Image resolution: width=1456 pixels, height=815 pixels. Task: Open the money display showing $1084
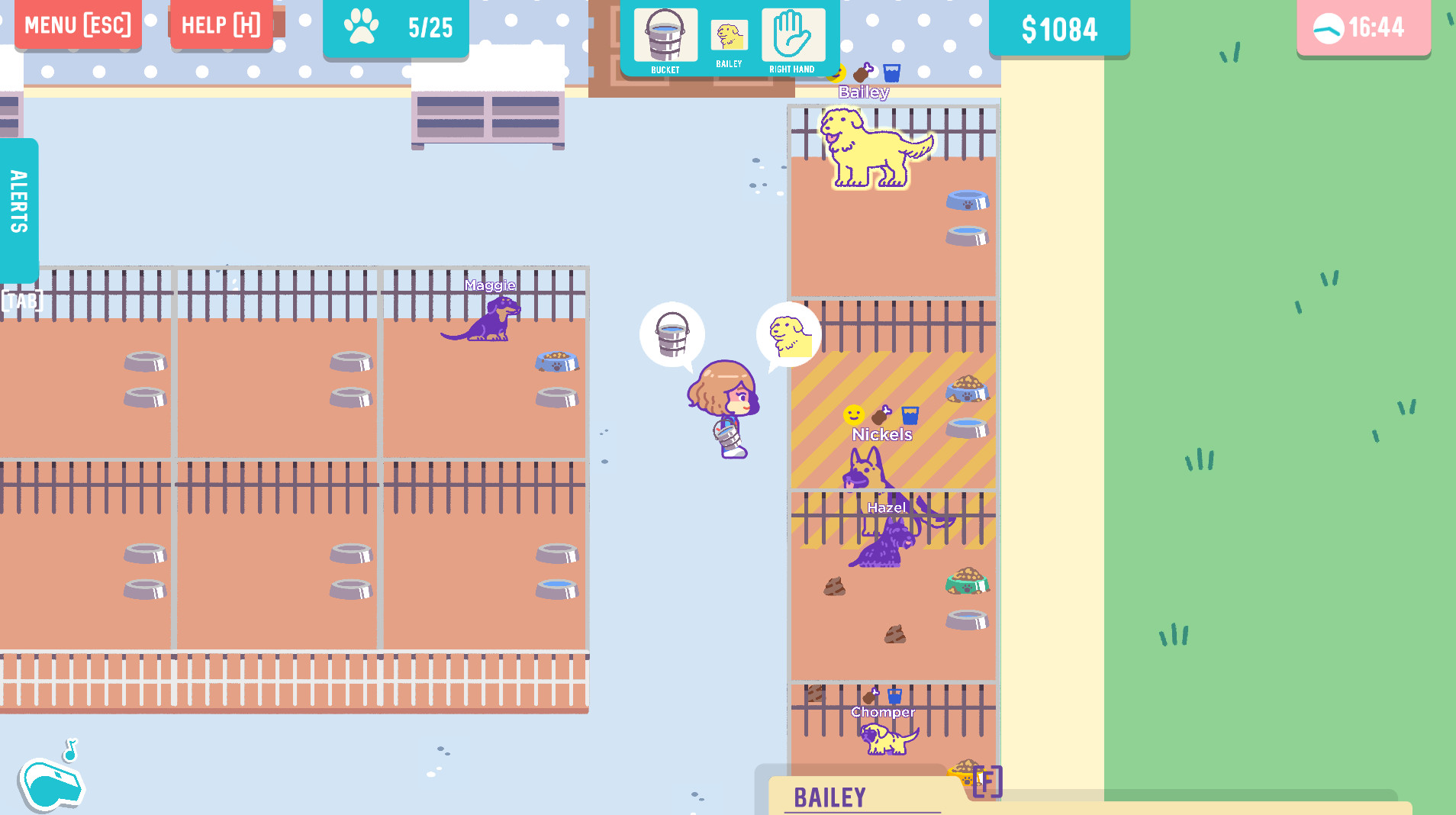1059,29
